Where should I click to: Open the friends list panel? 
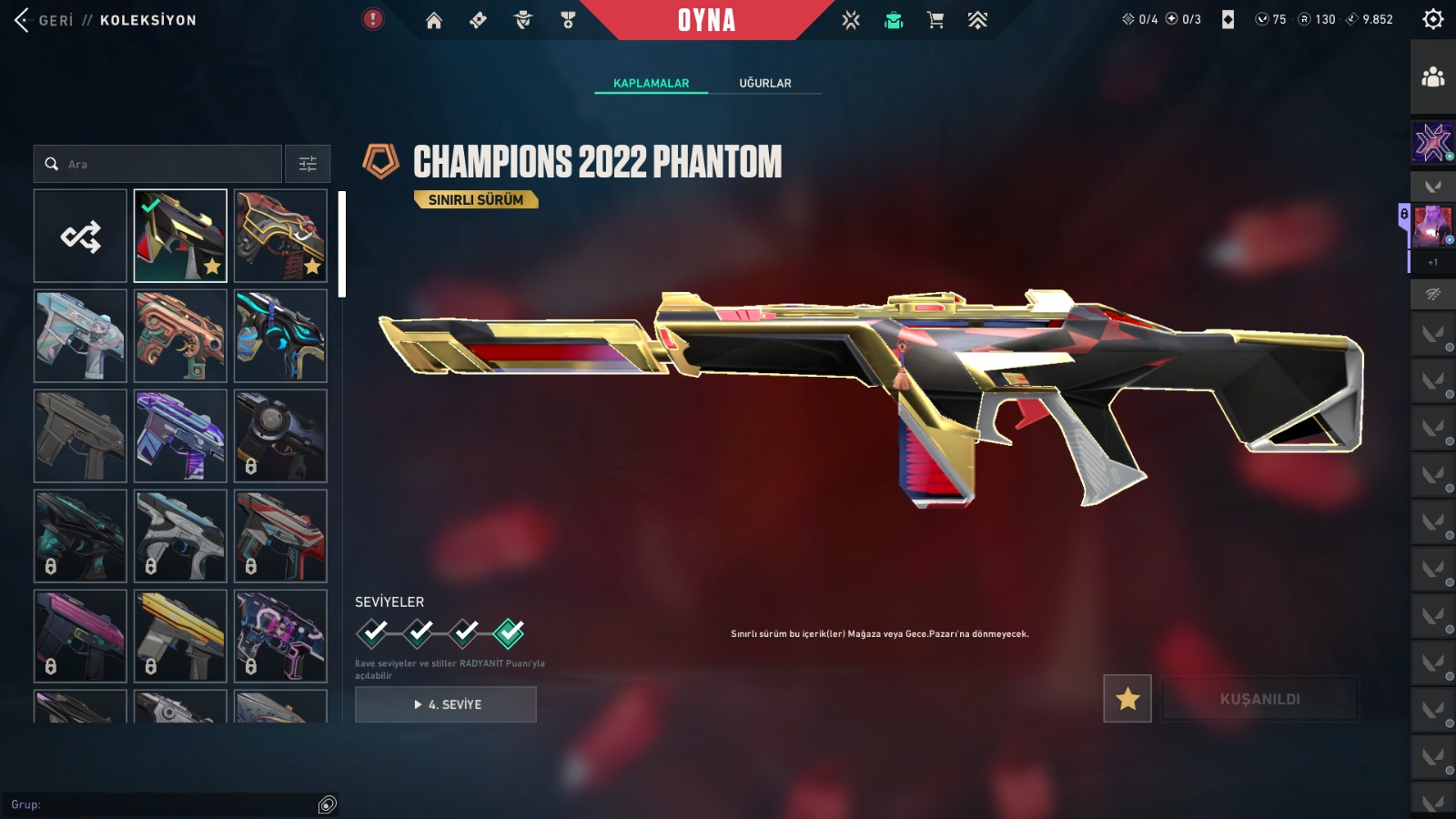[x=1432, y=77]
